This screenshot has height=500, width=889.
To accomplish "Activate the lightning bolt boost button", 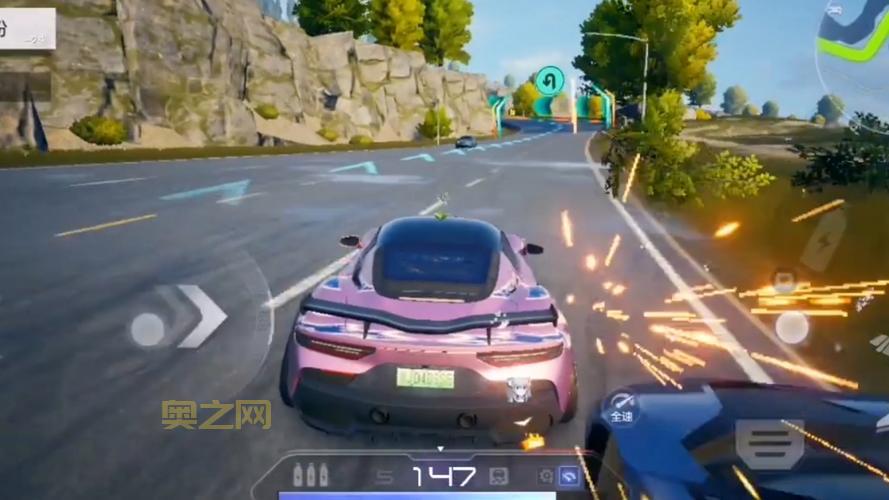I will pos(822,242).
